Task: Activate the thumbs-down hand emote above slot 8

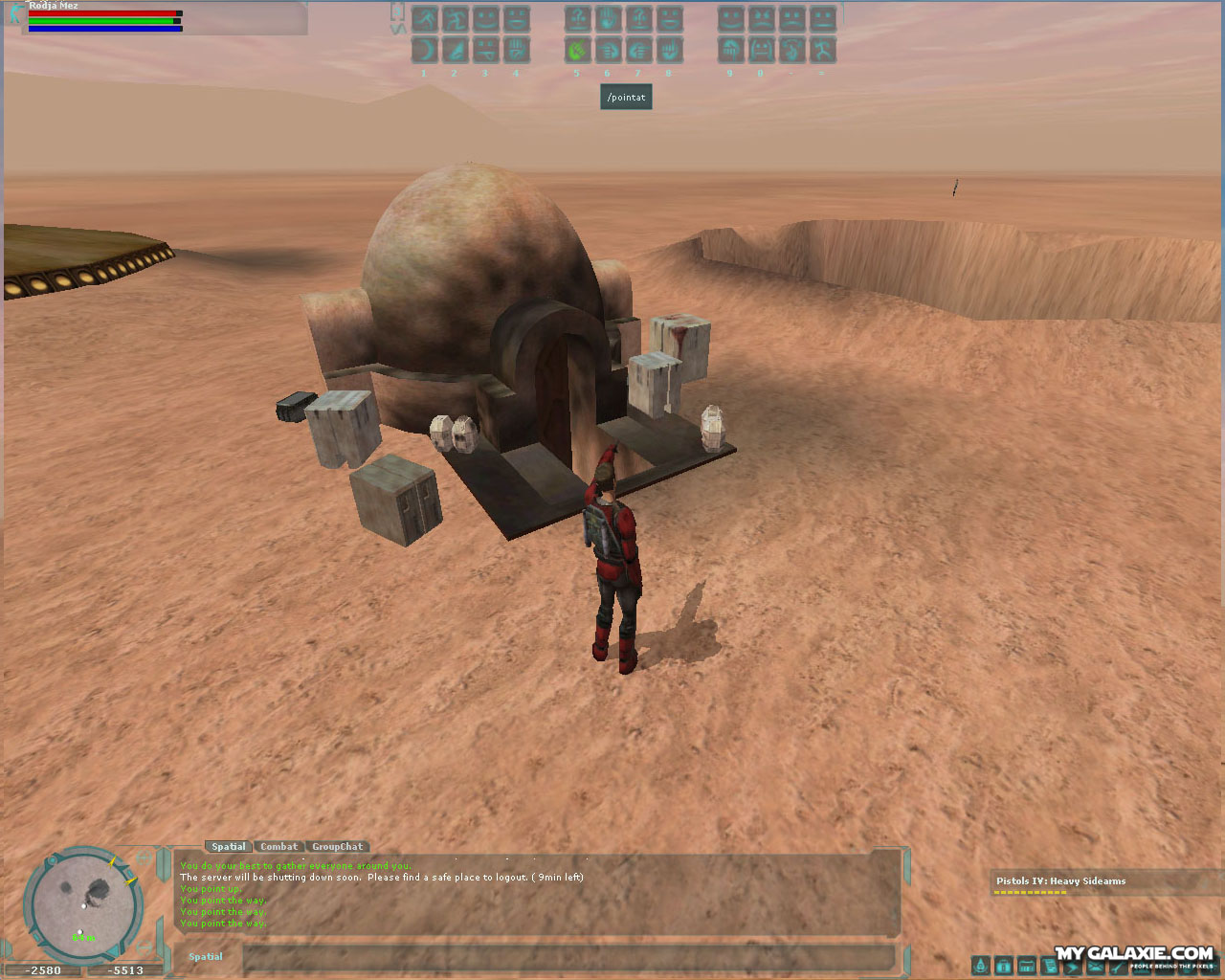Action: coord(669,50)
